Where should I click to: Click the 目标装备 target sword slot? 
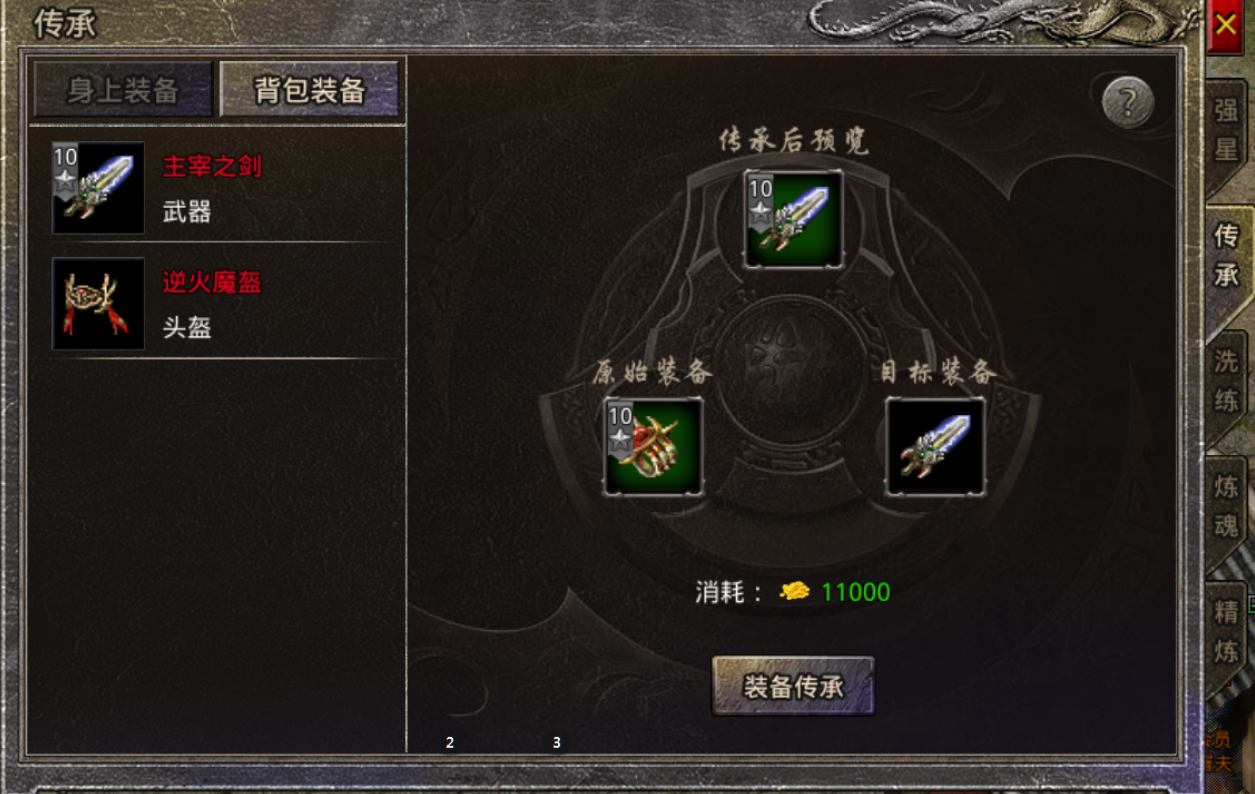[935, 446]
